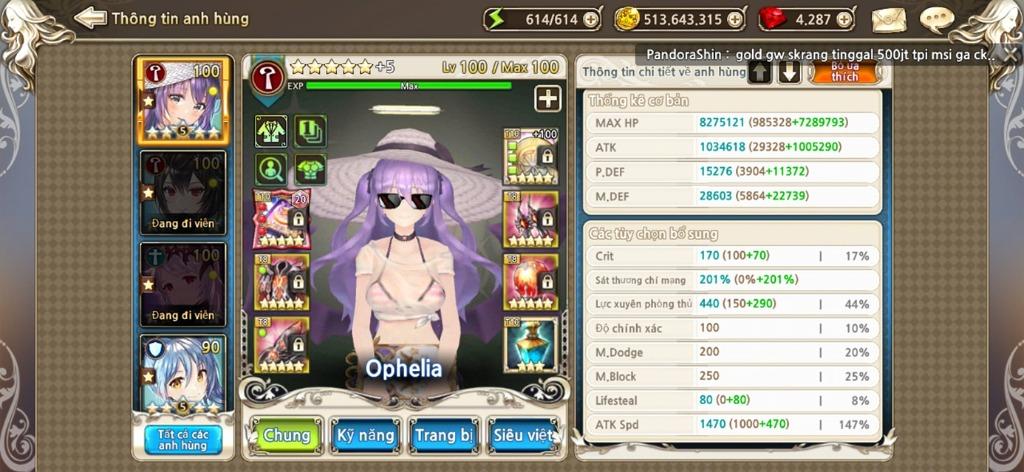Open the magnifying glass hero preview icon
The image size is (1024, 472).
pos(271,167)
